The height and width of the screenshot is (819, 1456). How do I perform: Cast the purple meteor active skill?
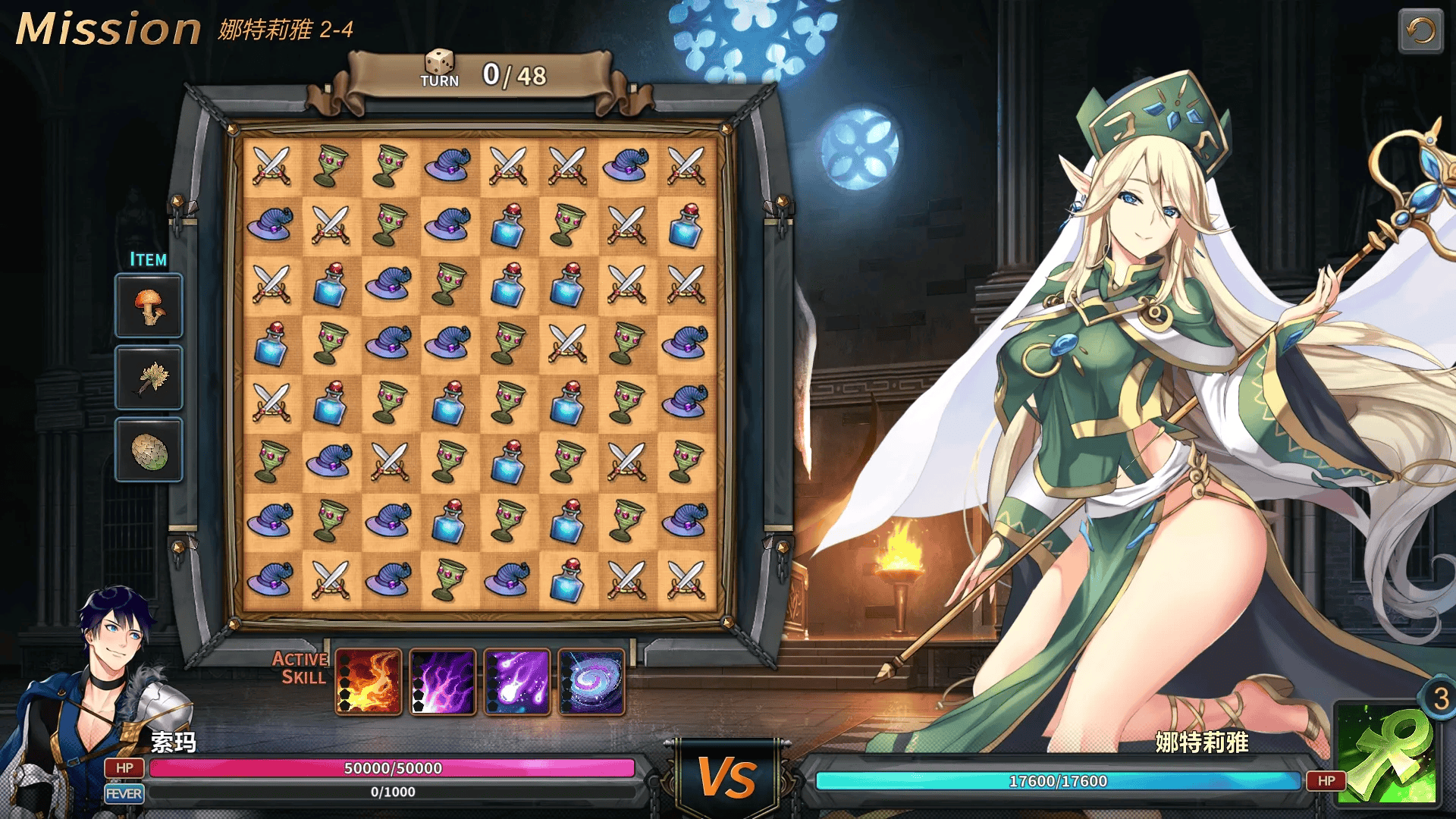pos(517,682)
